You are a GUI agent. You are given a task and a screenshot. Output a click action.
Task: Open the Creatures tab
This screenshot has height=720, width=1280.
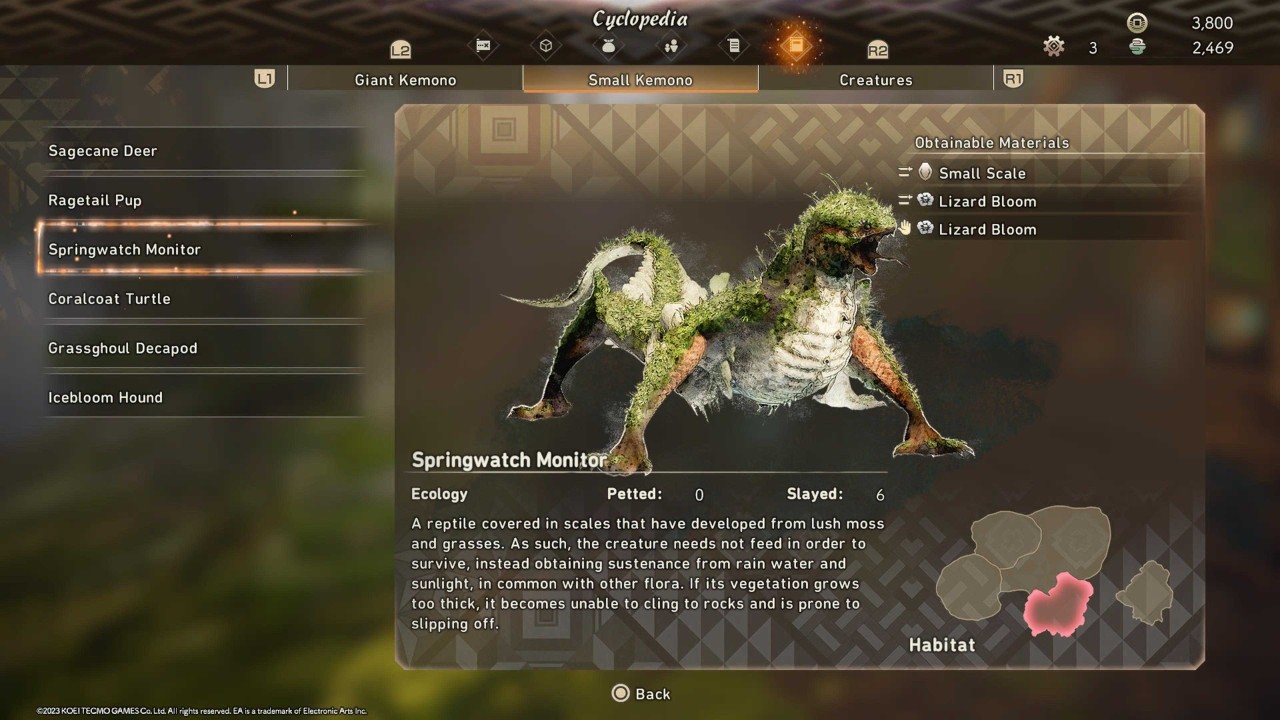(x=875, y=80)
